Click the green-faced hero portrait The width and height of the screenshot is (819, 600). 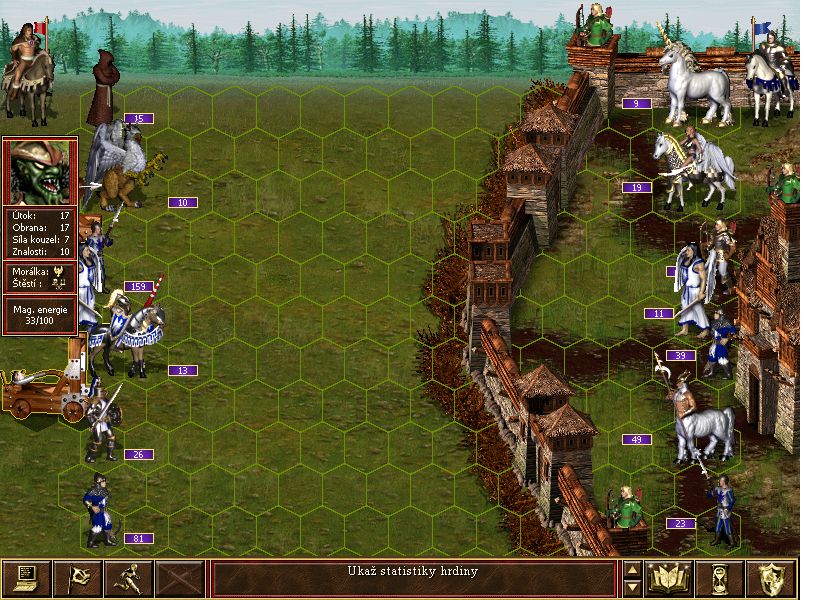pos(40,171)
